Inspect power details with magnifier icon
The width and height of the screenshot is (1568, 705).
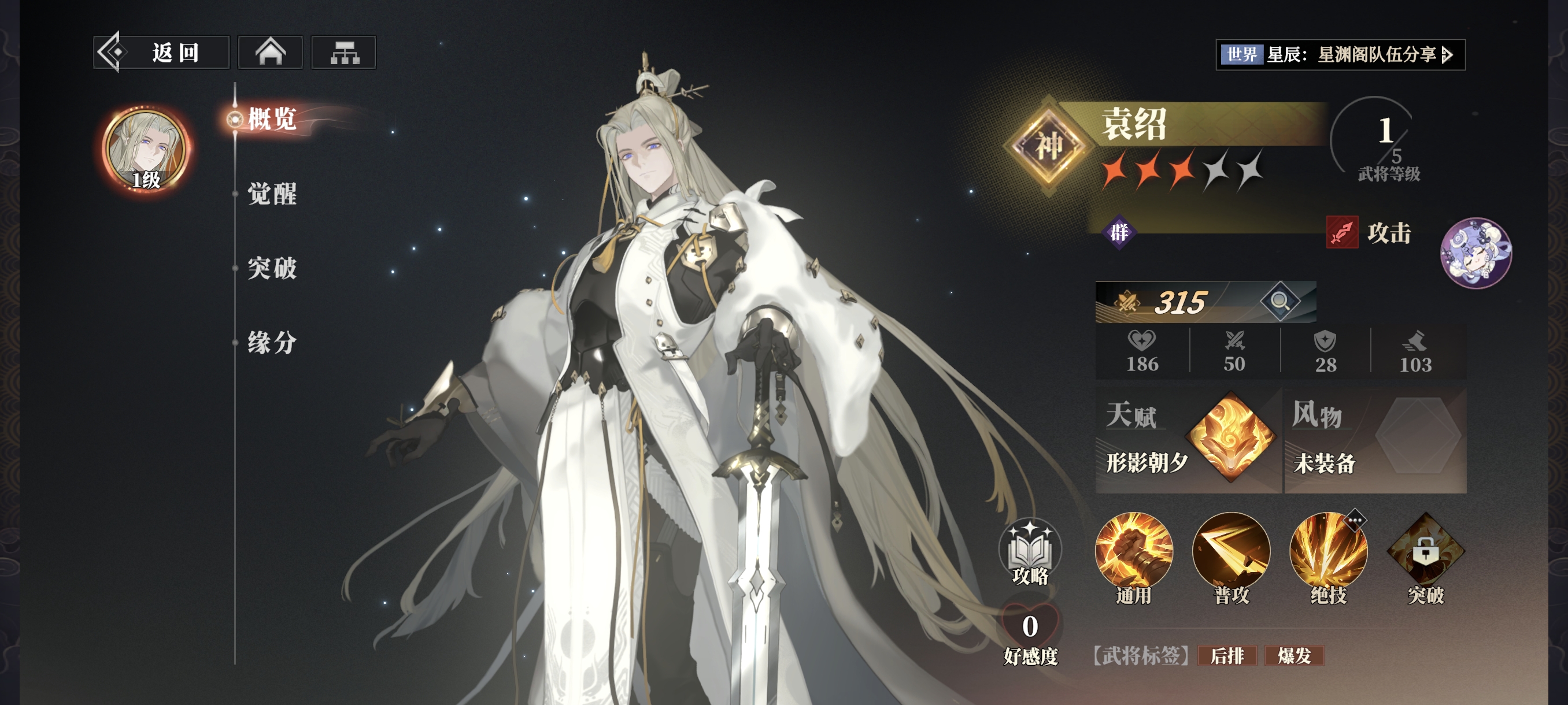coord(1279,301)
